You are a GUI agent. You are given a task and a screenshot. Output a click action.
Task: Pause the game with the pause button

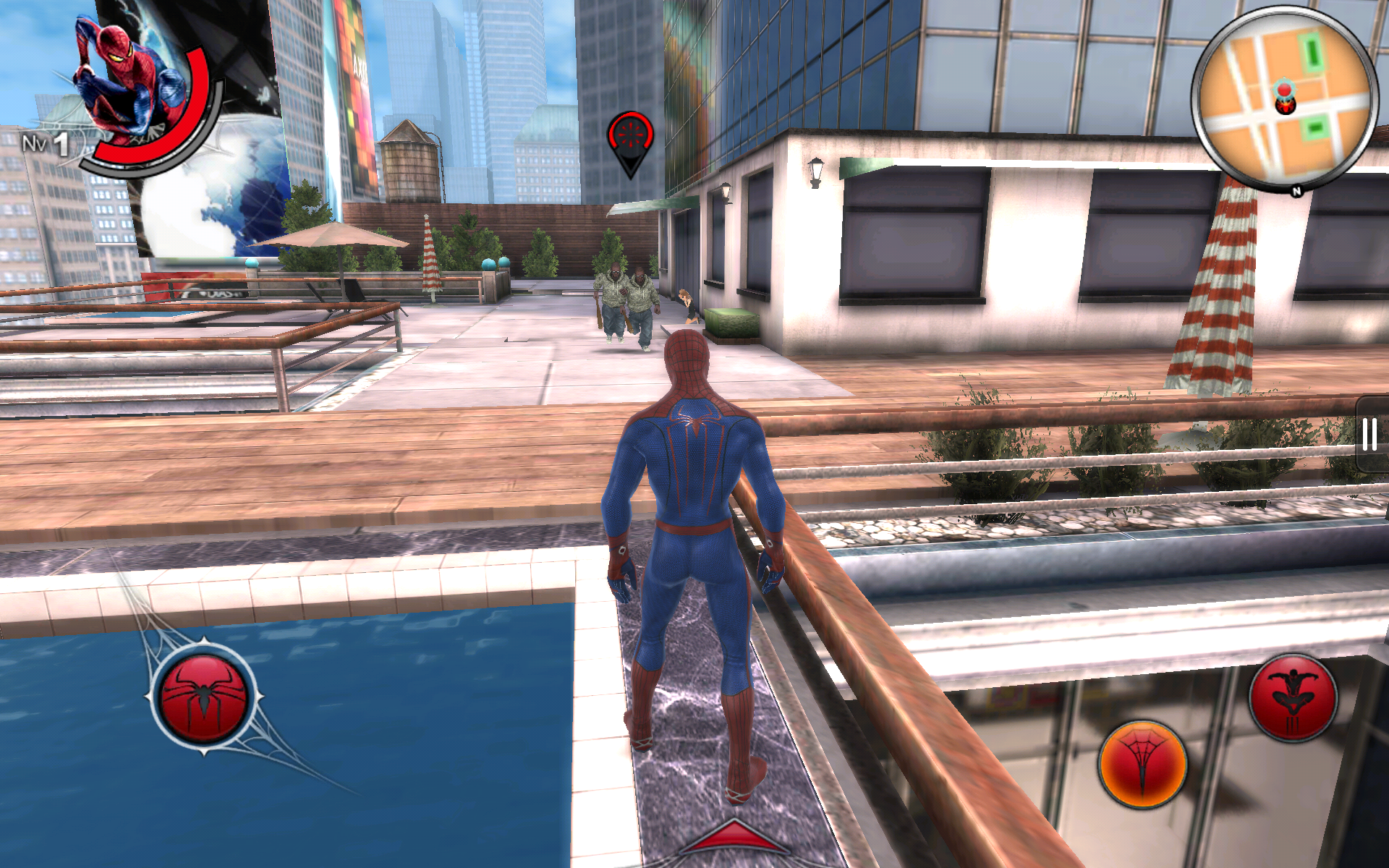coord(1369,435)
